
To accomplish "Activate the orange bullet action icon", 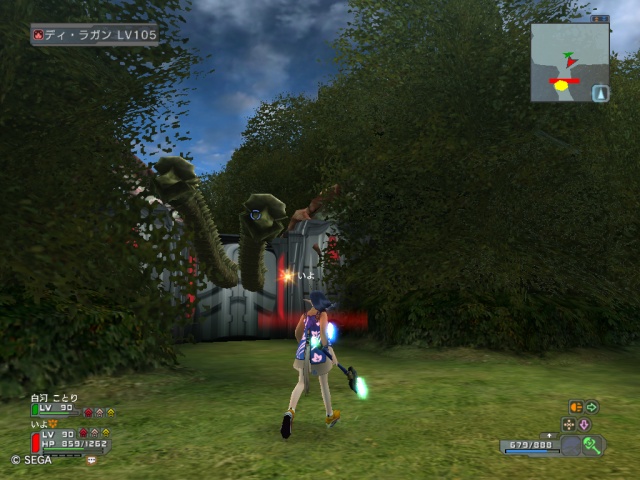I will 576,407.
